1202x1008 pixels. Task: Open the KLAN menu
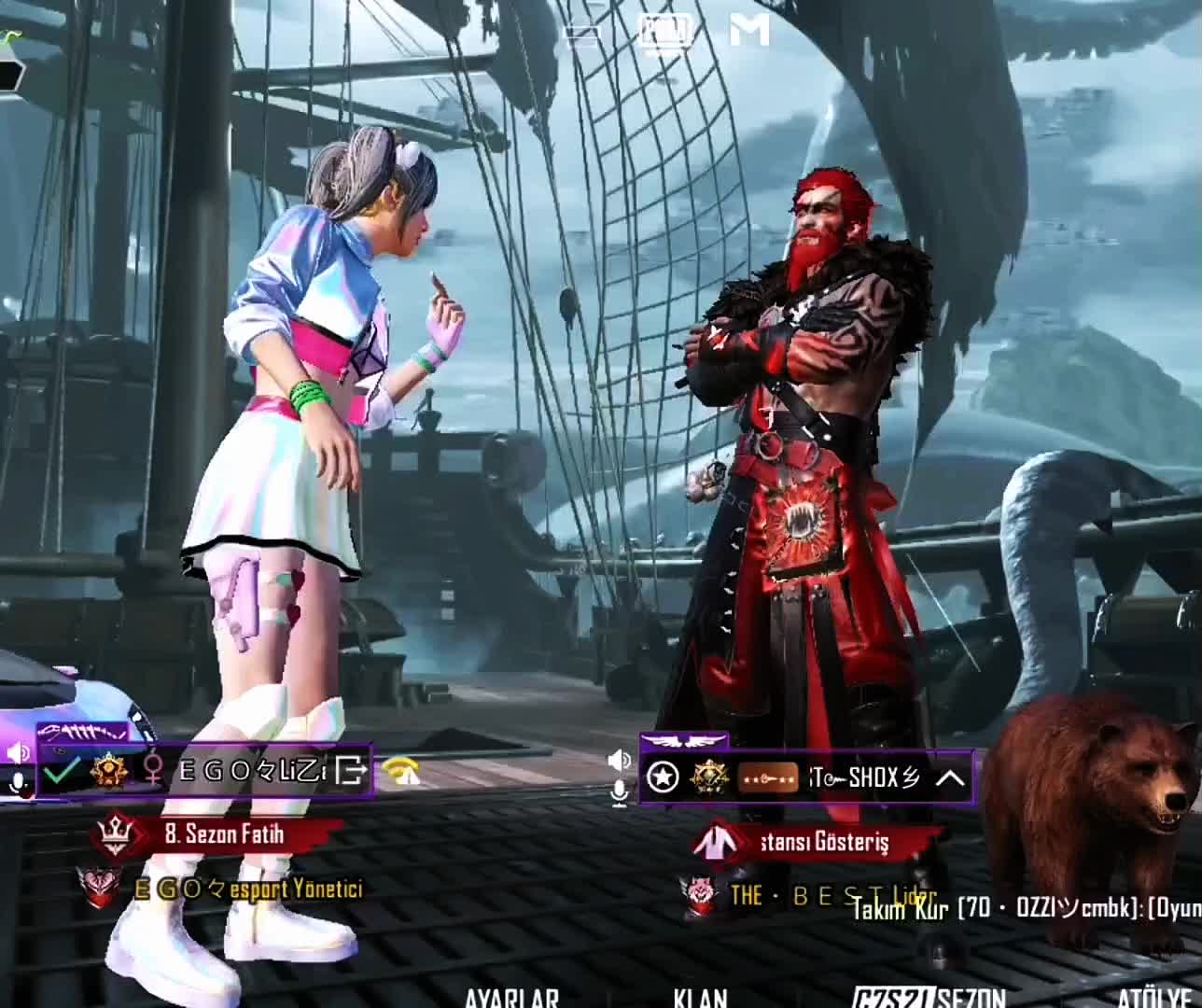tap(701, 999)
